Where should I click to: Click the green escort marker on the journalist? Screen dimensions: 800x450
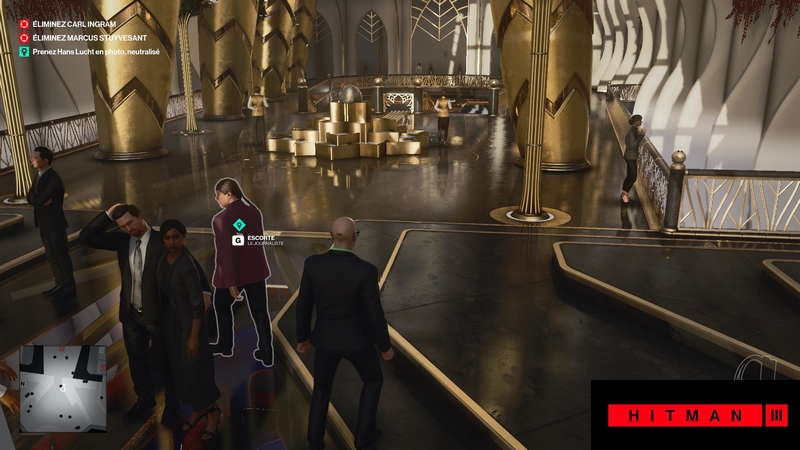[x=239, y=224]
